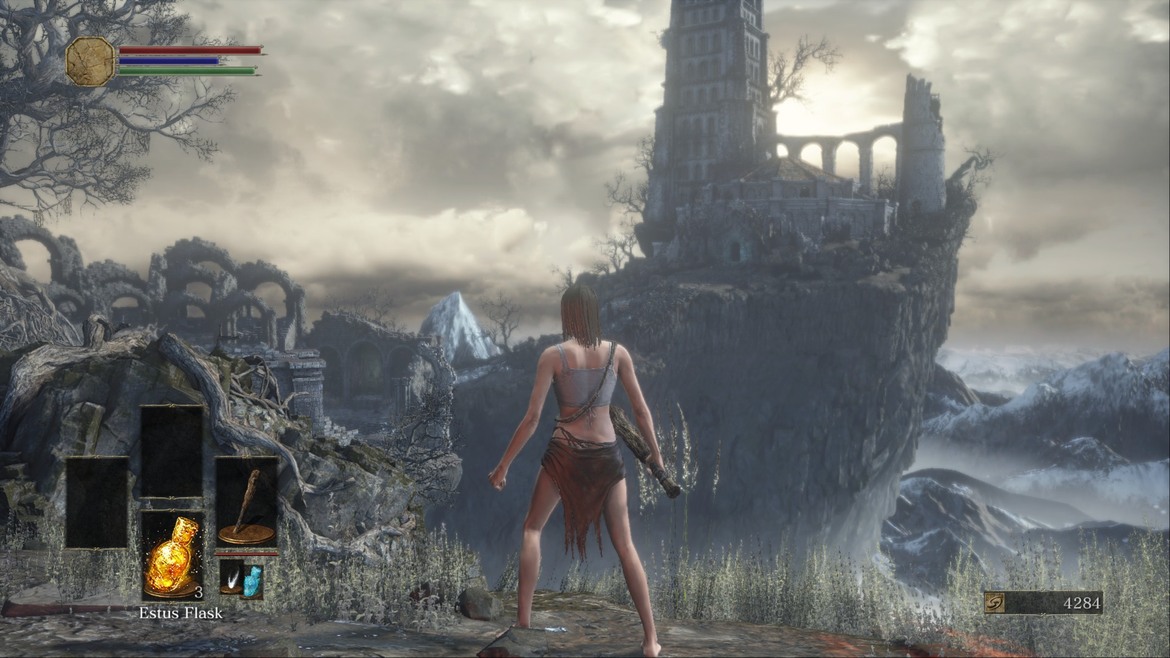Click the gold emblem beside the status bars
This screenshot has width=1170, height=658.
90,61
